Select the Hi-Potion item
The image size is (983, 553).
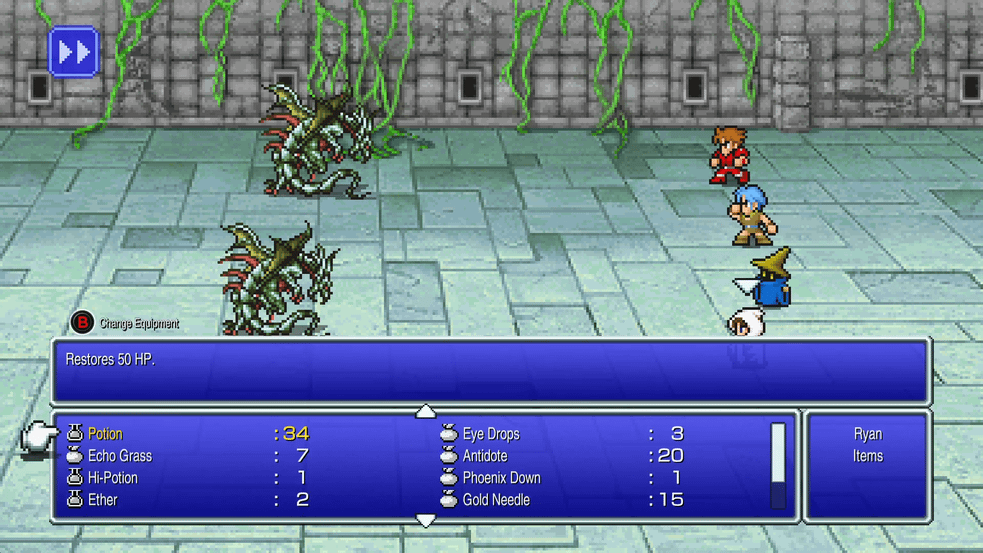(112, 478)
